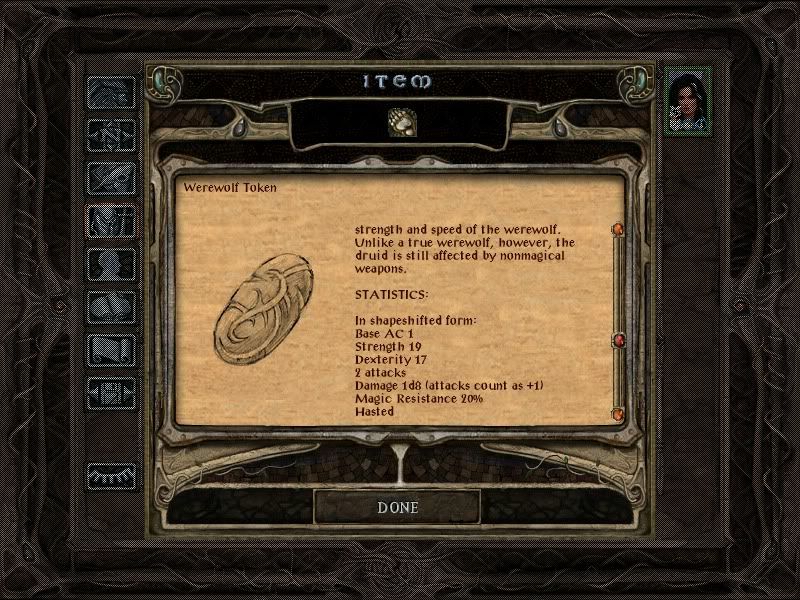Click the toothed icon at the sidebar bottom
Screen dimensions: 800x600
click(x=110, y=477)
